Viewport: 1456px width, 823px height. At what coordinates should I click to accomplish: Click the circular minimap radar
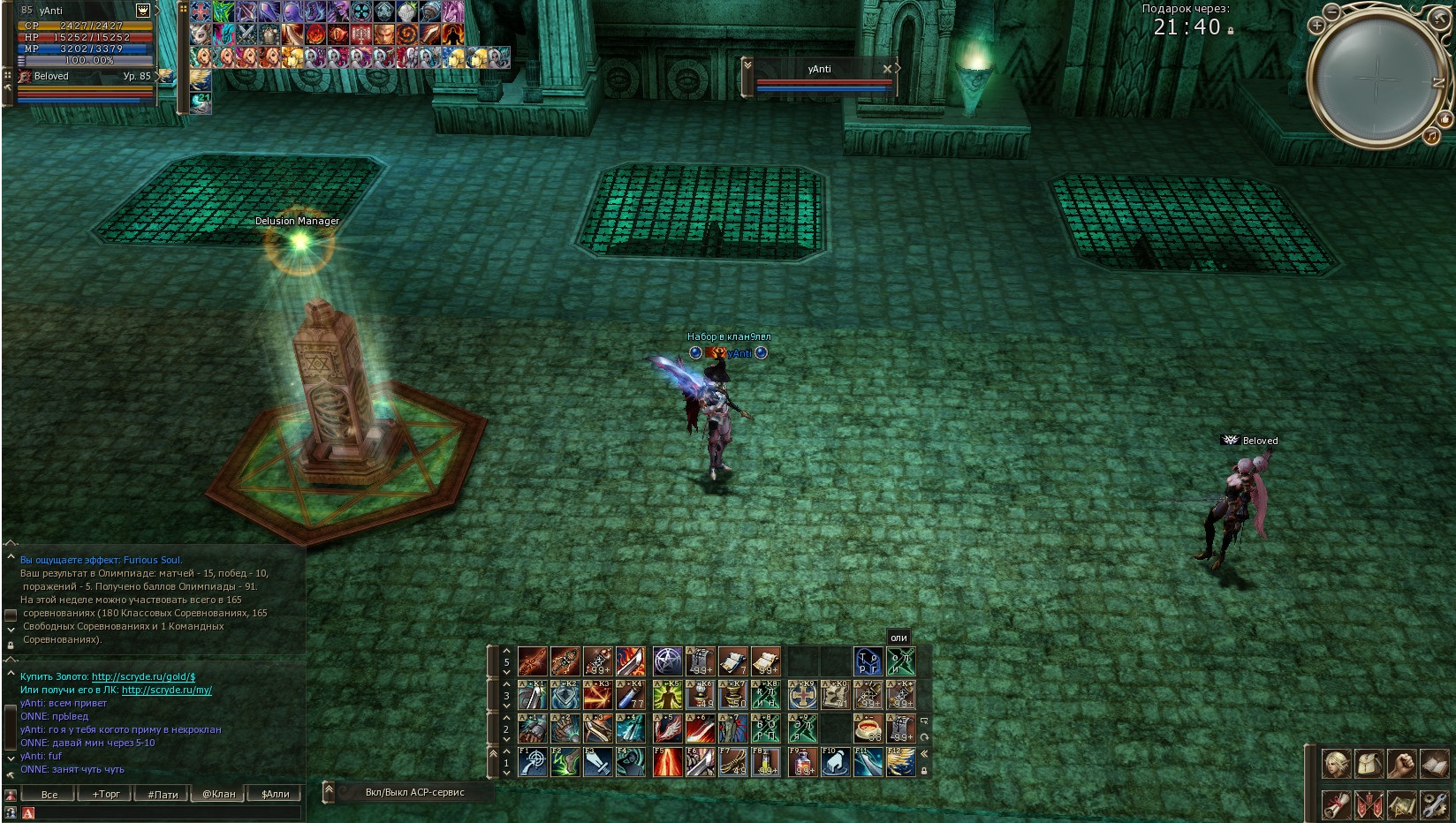click(x=1376, y=79)
